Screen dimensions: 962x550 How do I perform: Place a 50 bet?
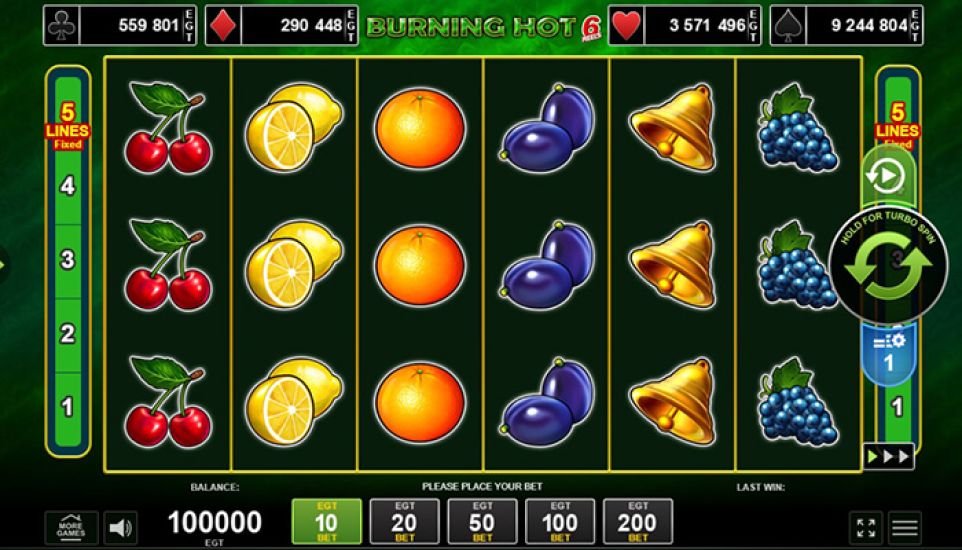(x=482, y=522)
